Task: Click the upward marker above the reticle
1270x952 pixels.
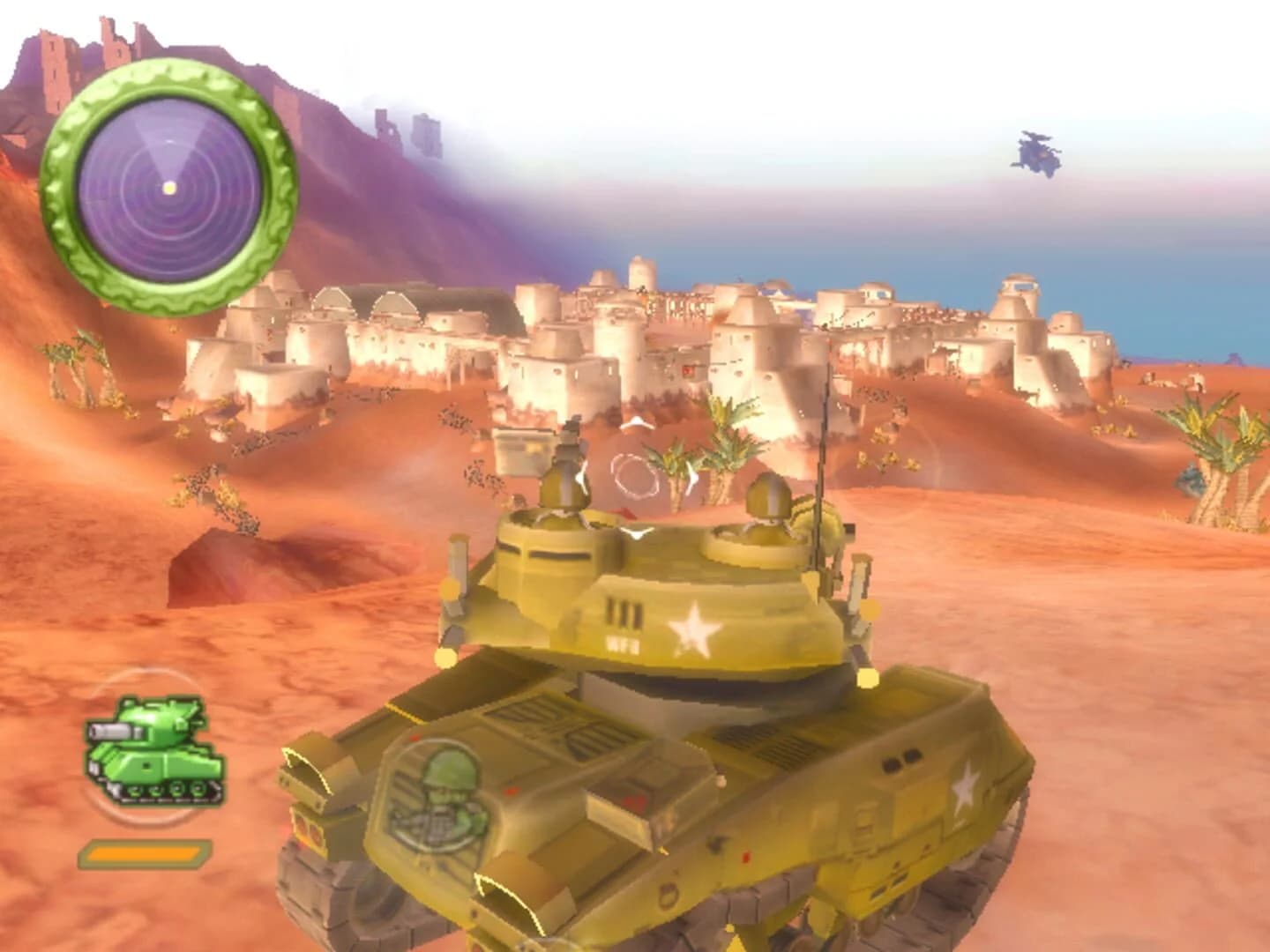Action: pyautogui.click(x=636, y=424)
